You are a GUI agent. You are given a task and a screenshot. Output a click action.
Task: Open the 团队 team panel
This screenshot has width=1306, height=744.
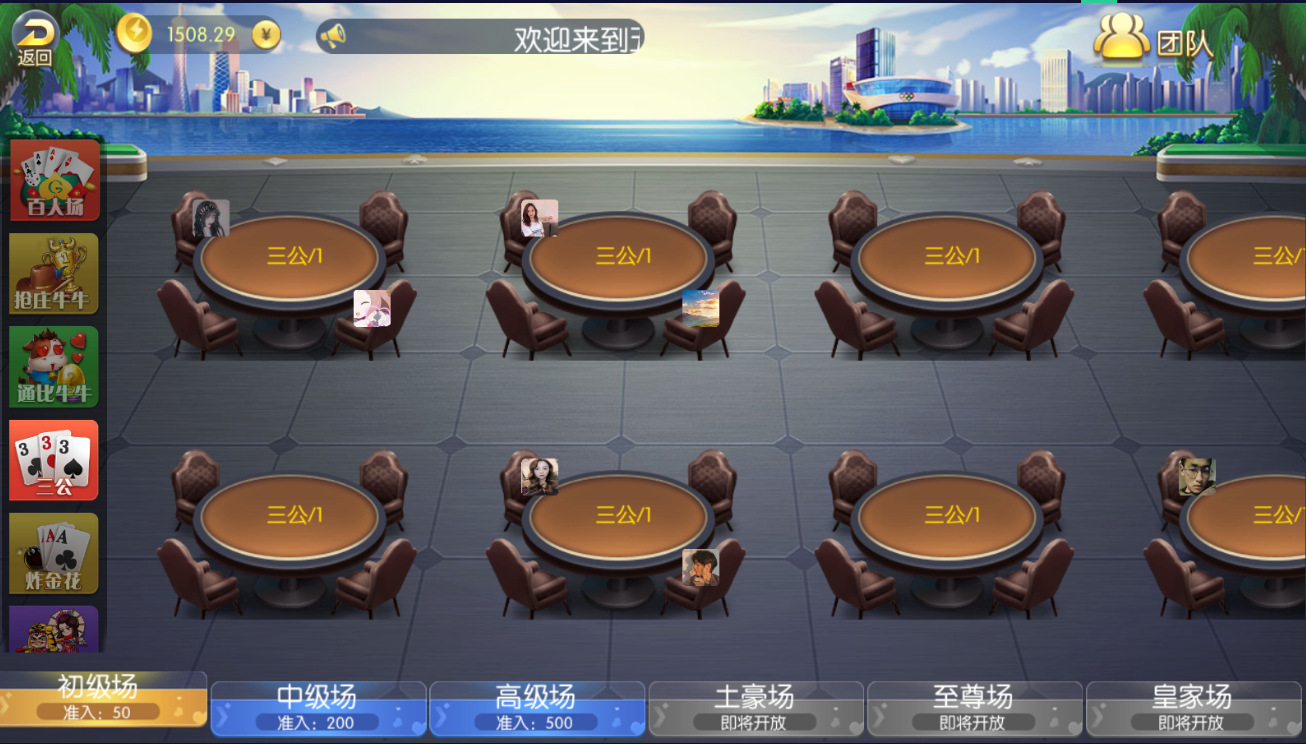[x=1153, y=42]
